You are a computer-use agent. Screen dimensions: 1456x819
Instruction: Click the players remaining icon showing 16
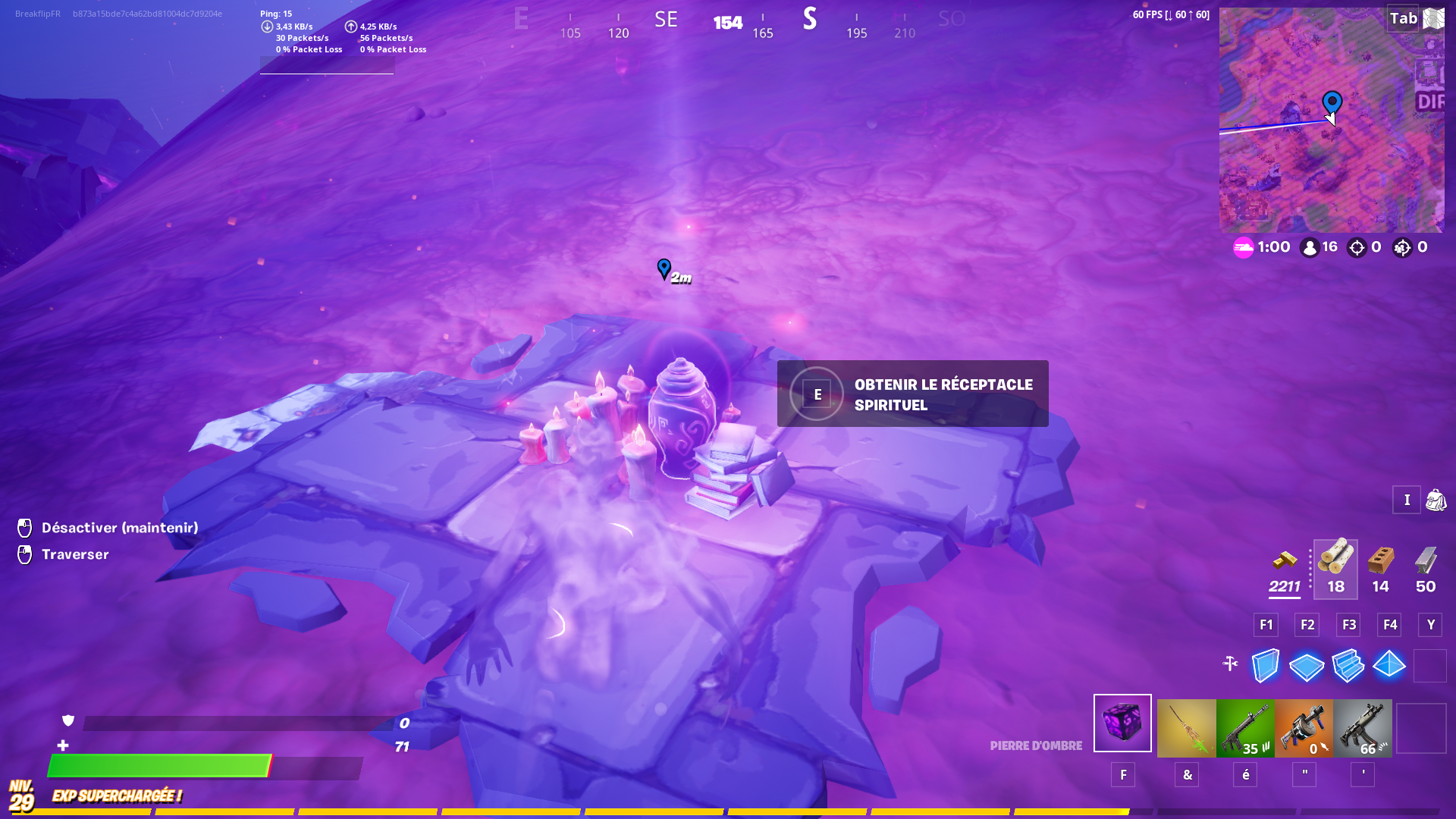pos(1311,246)
